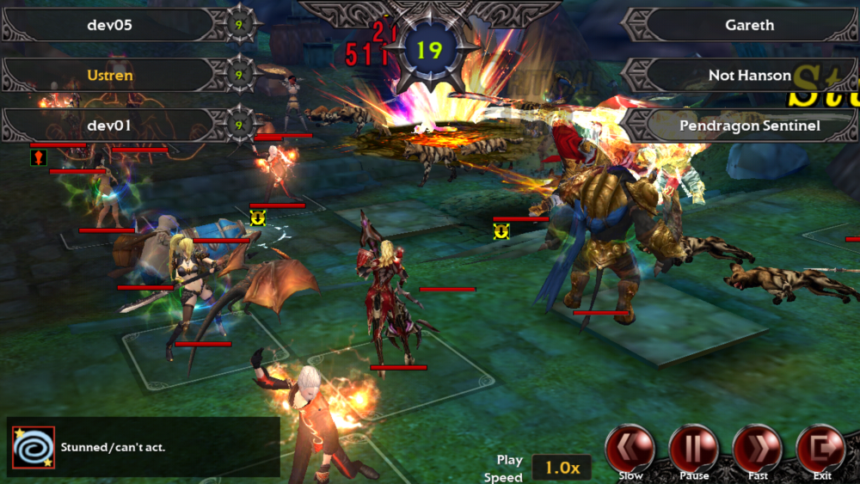Exit the battle replay
This screenshot has width=860, height=484.
(821, 448)
